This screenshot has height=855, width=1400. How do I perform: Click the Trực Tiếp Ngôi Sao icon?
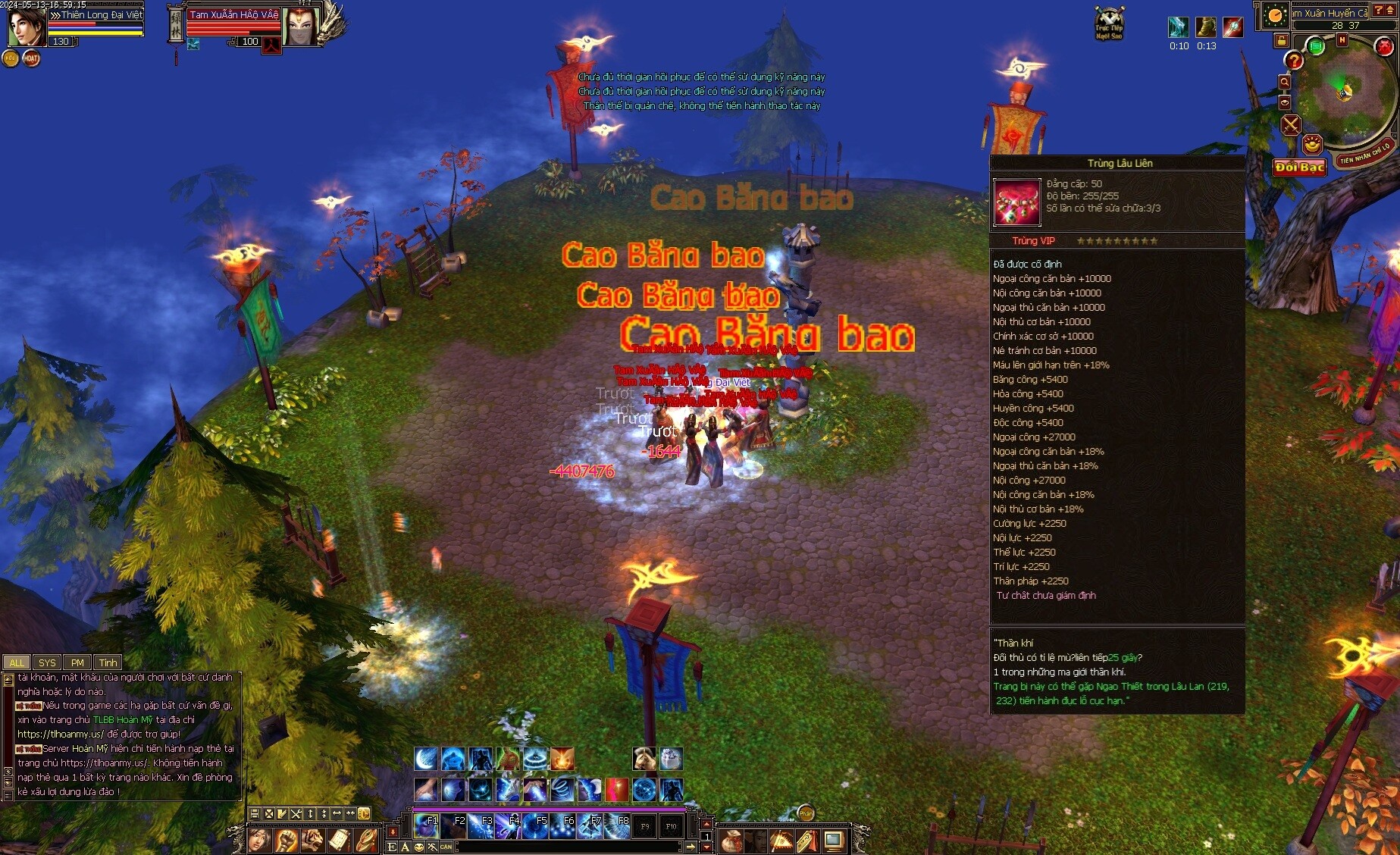tap(1109, 23)
